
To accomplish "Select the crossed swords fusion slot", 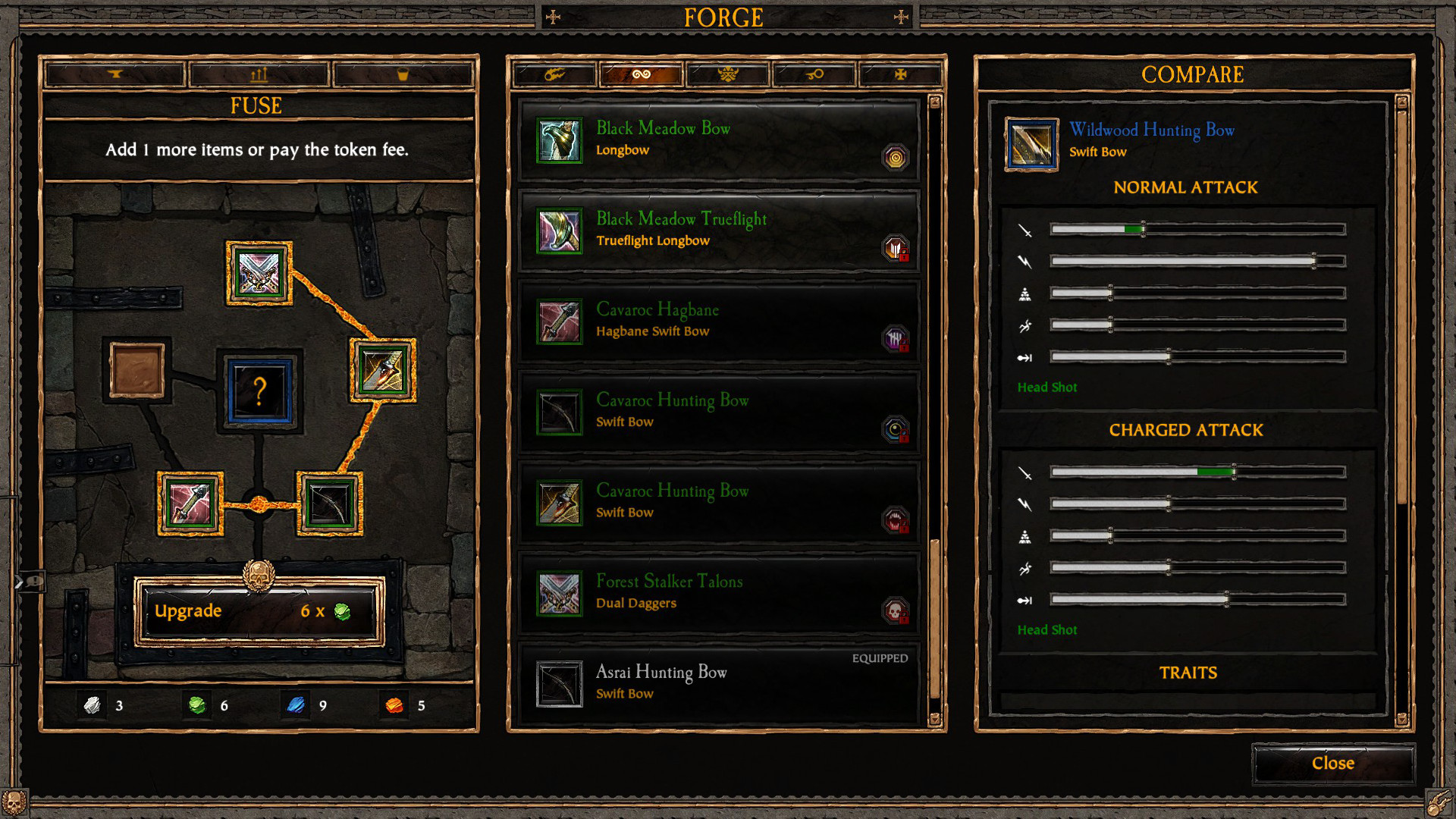I will (259, 274).
